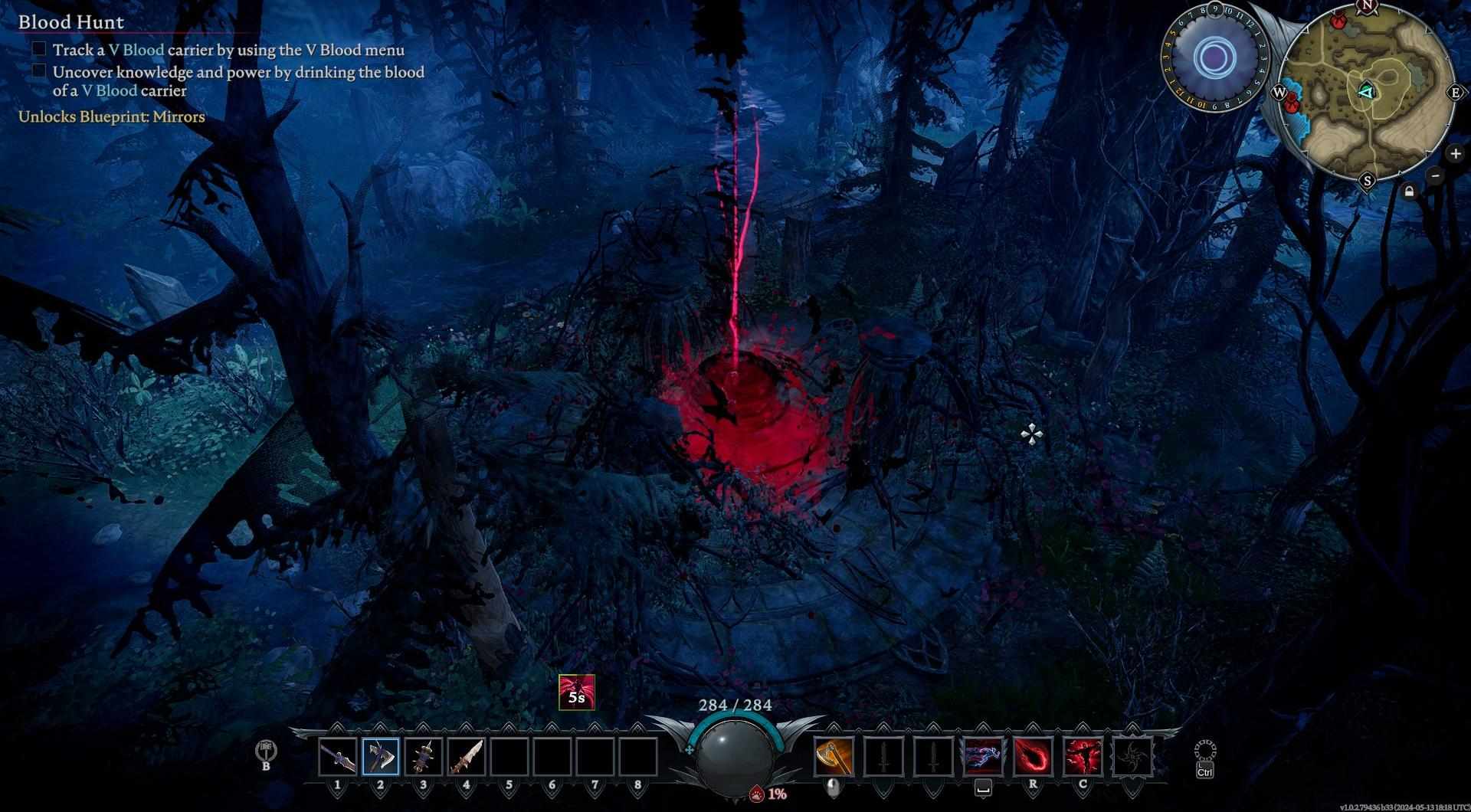Viewport: 1471px width, 812px height.
Task: Cast the red exploding figure ability
Action: pyautogui.click(x=1083, y=757)
